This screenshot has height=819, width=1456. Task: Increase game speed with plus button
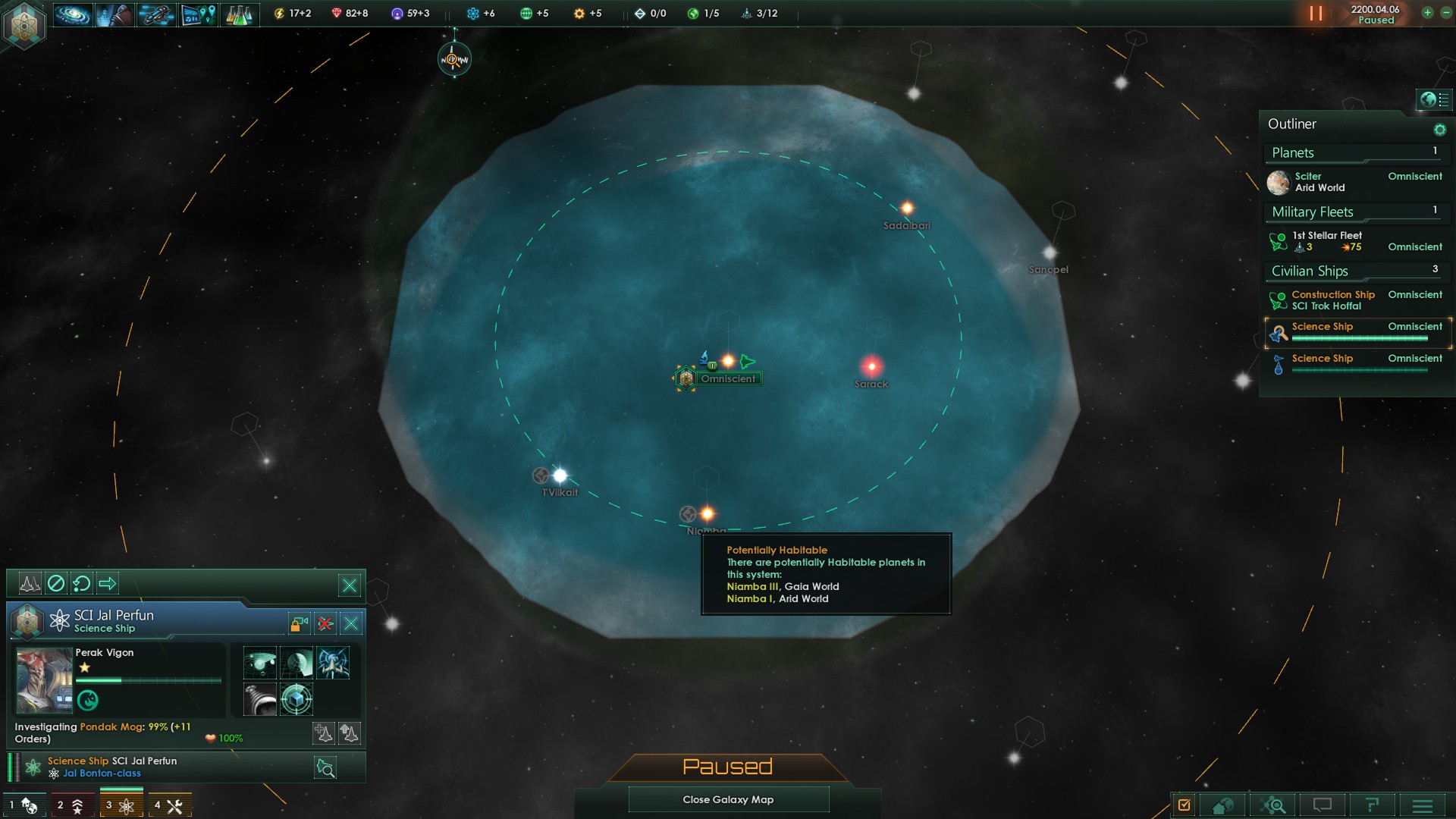1427,13
